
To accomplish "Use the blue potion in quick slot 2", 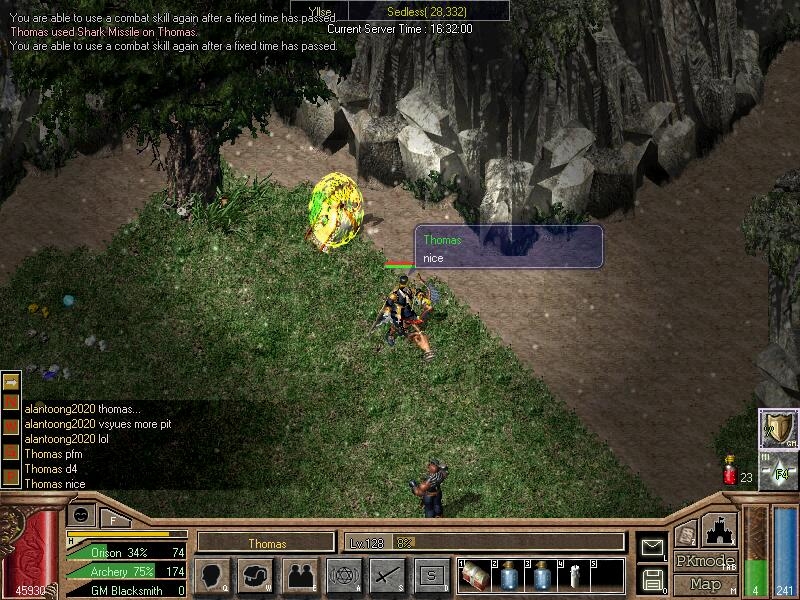I will 507,576.
